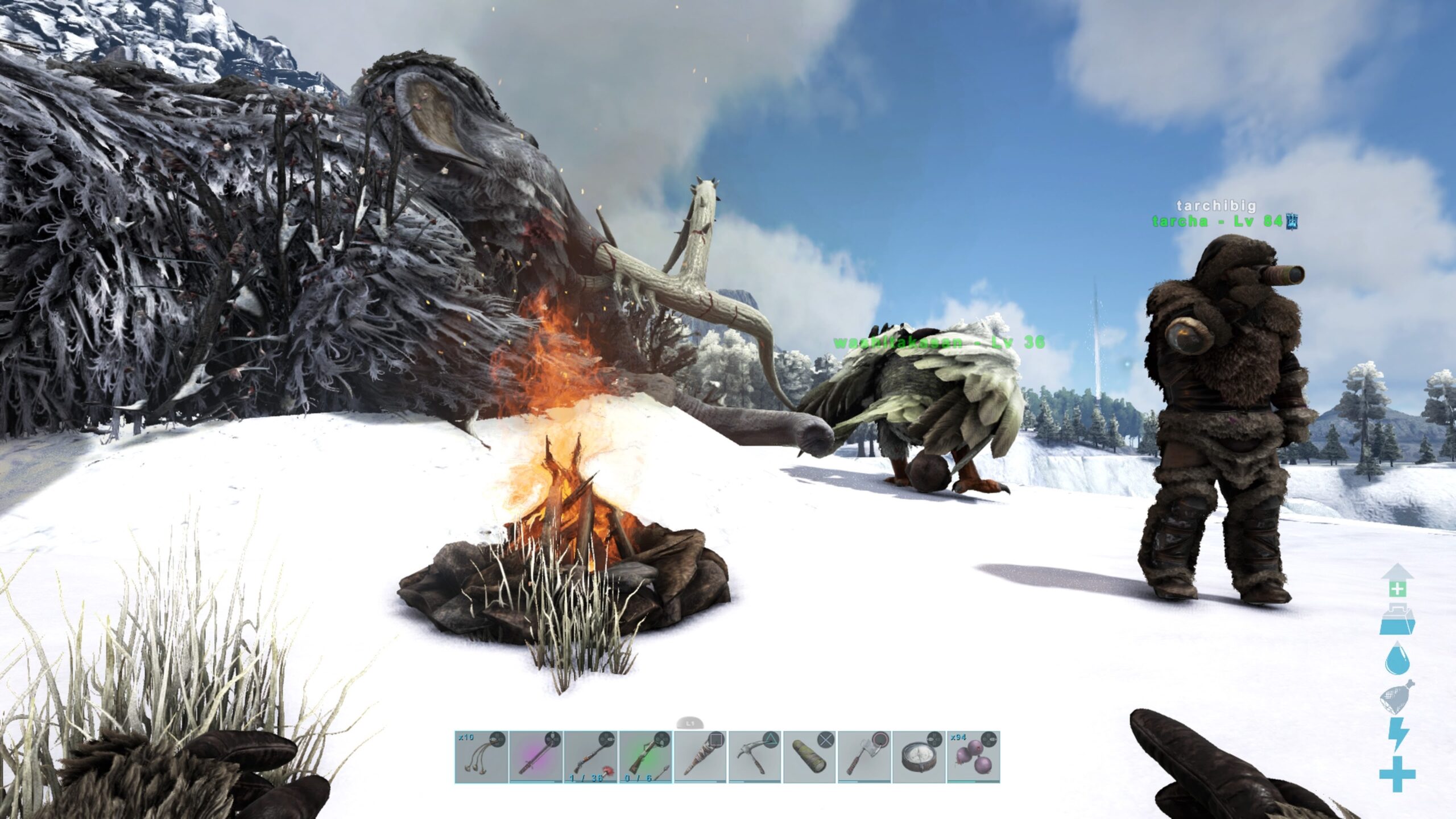Use the purple berries stack
The width and height of the screenshot is (1456, 819).
point(973,757)
